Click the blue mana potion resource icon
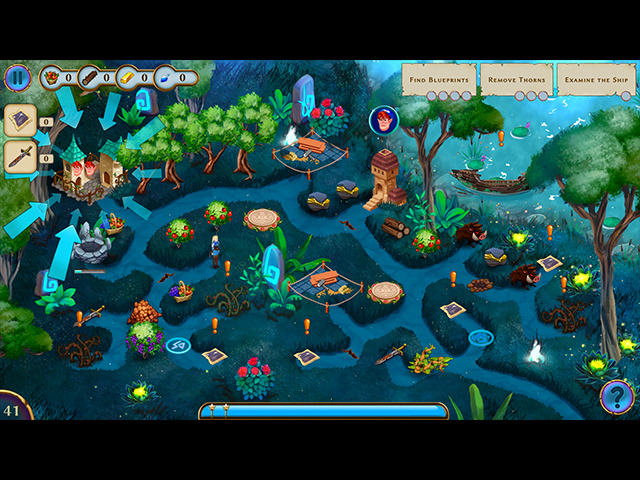The width and height of the screenshot is (640, 480). point(166,76)
